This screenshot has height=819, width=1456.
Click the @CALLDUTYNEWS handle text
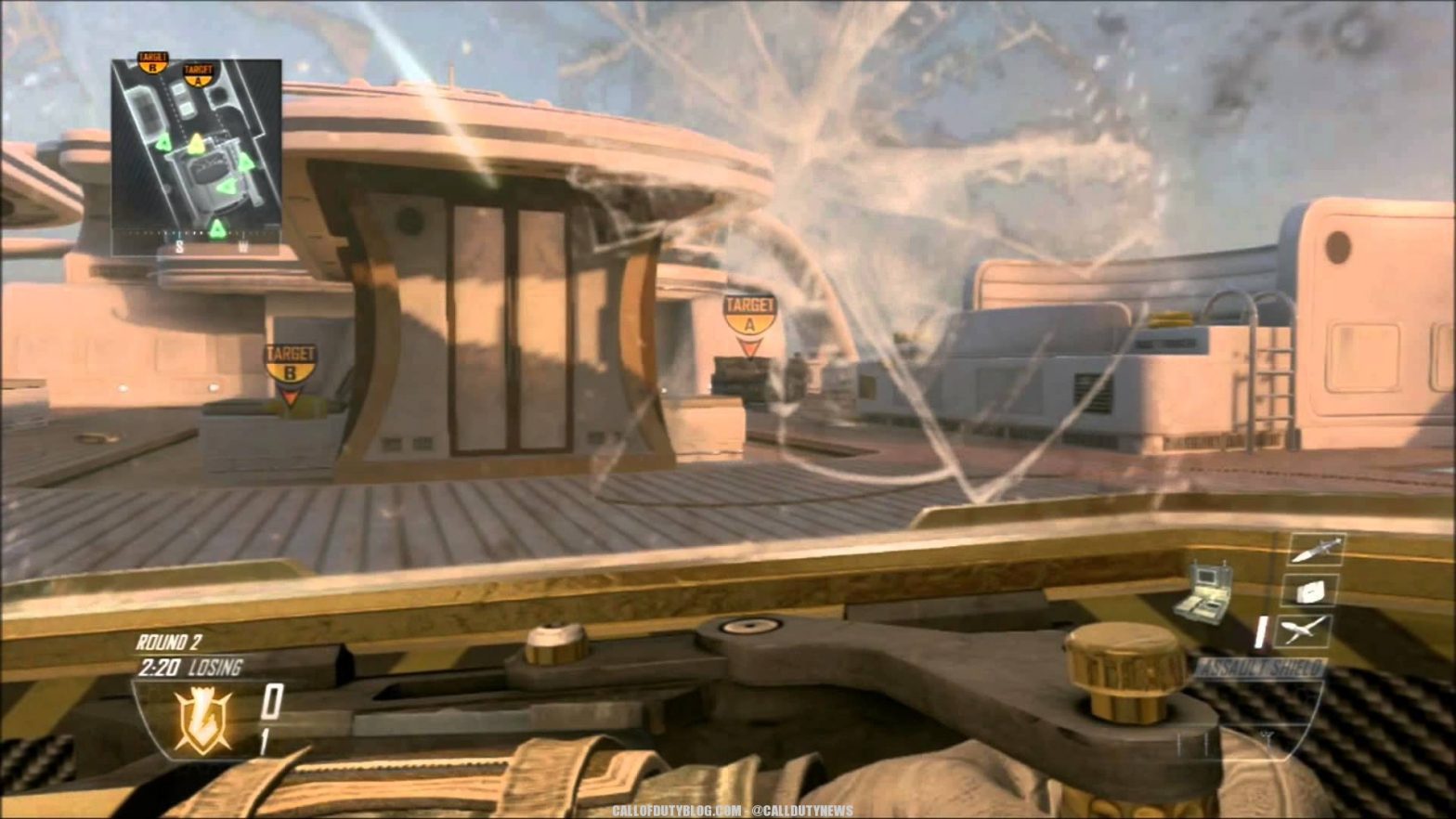coord(804,810)
